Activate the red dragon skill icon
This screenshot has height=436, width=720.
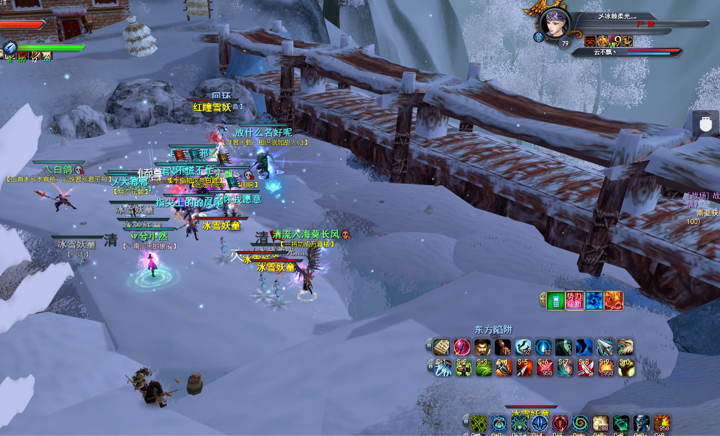[x=614, y=300]
